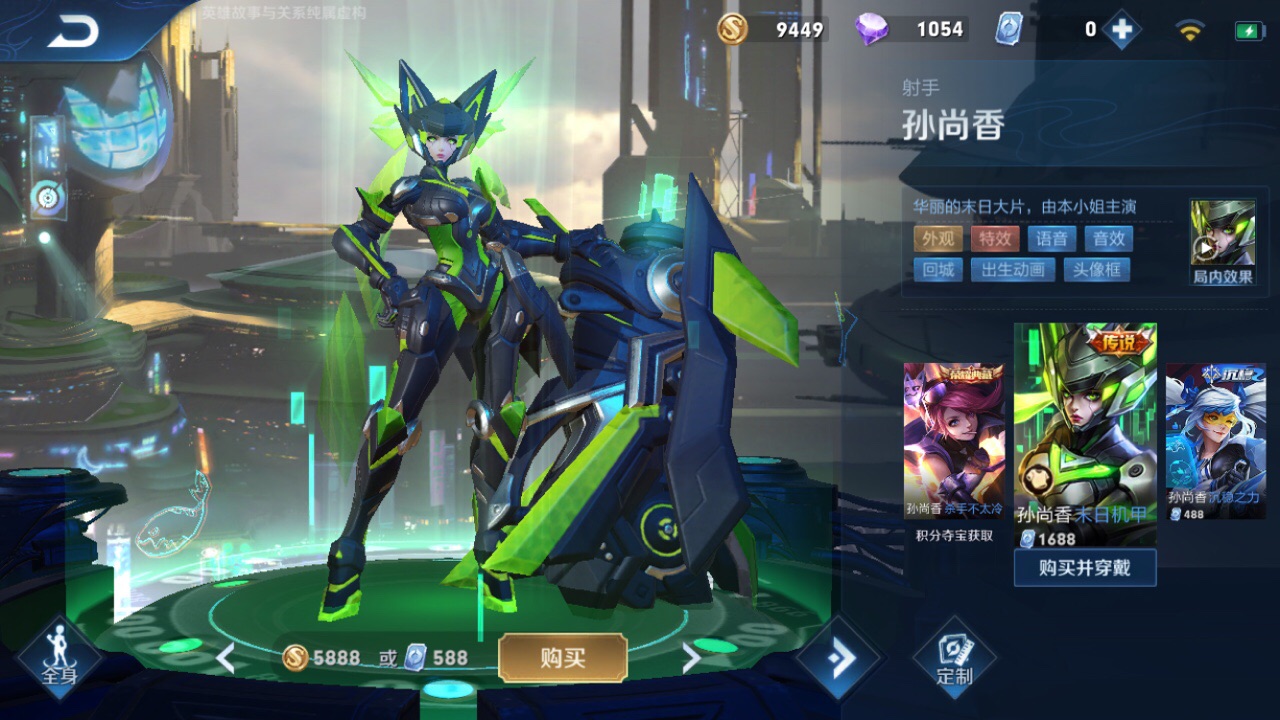Play the 局内效果 in-game effect preview
Viewport: 1280px width, 720px height.
1222,240
